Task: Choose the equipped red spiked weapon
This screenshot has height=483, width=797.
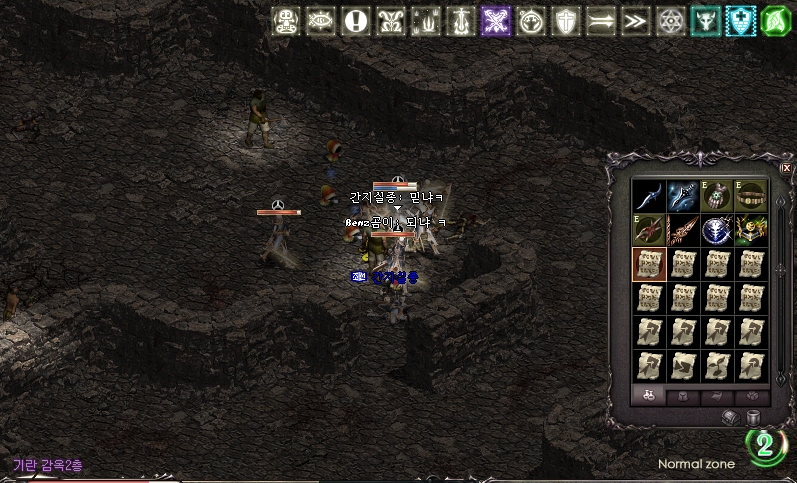Action: coord(649,230)
